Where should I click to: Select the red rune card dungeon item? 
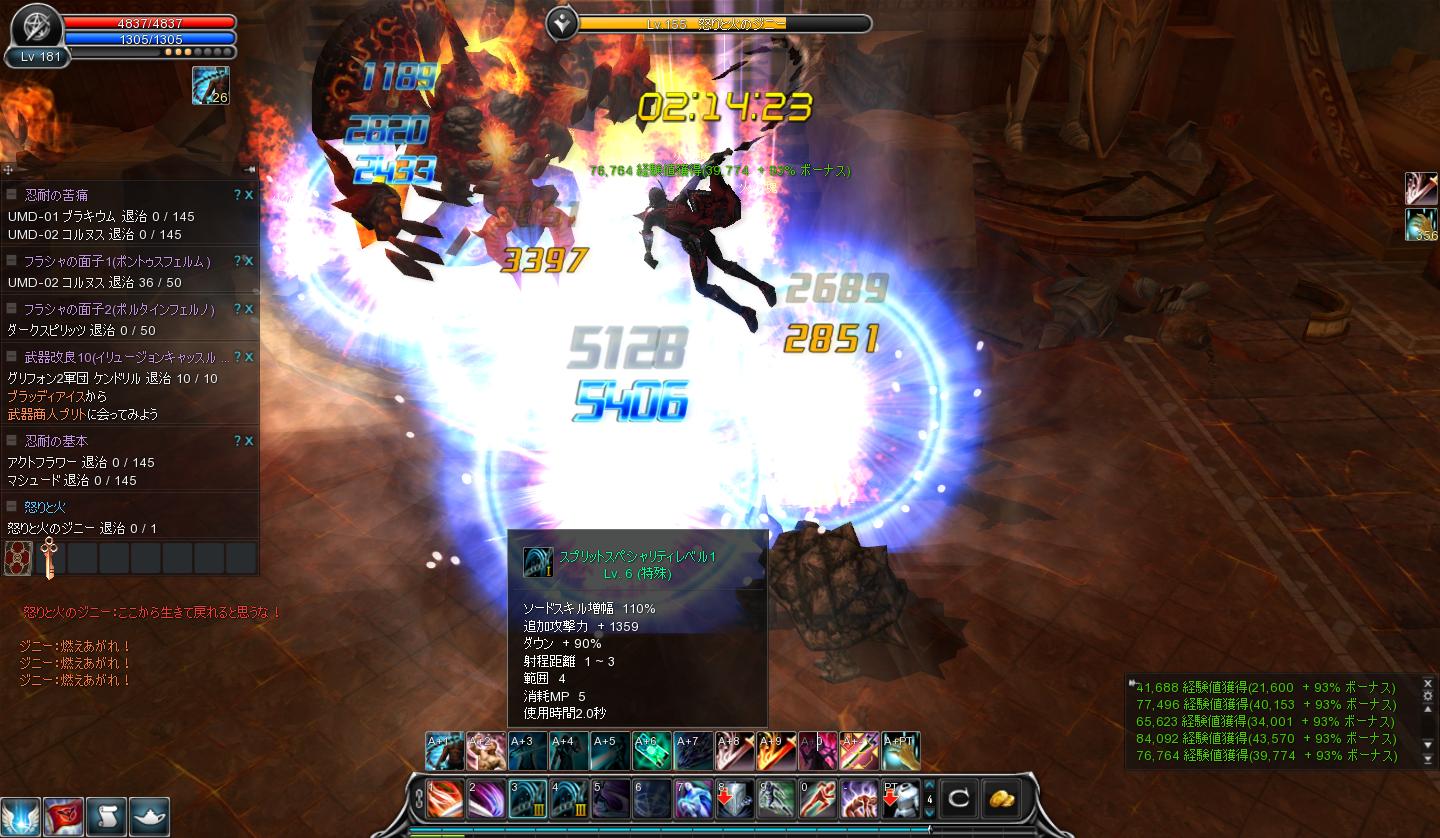(18, 558)
